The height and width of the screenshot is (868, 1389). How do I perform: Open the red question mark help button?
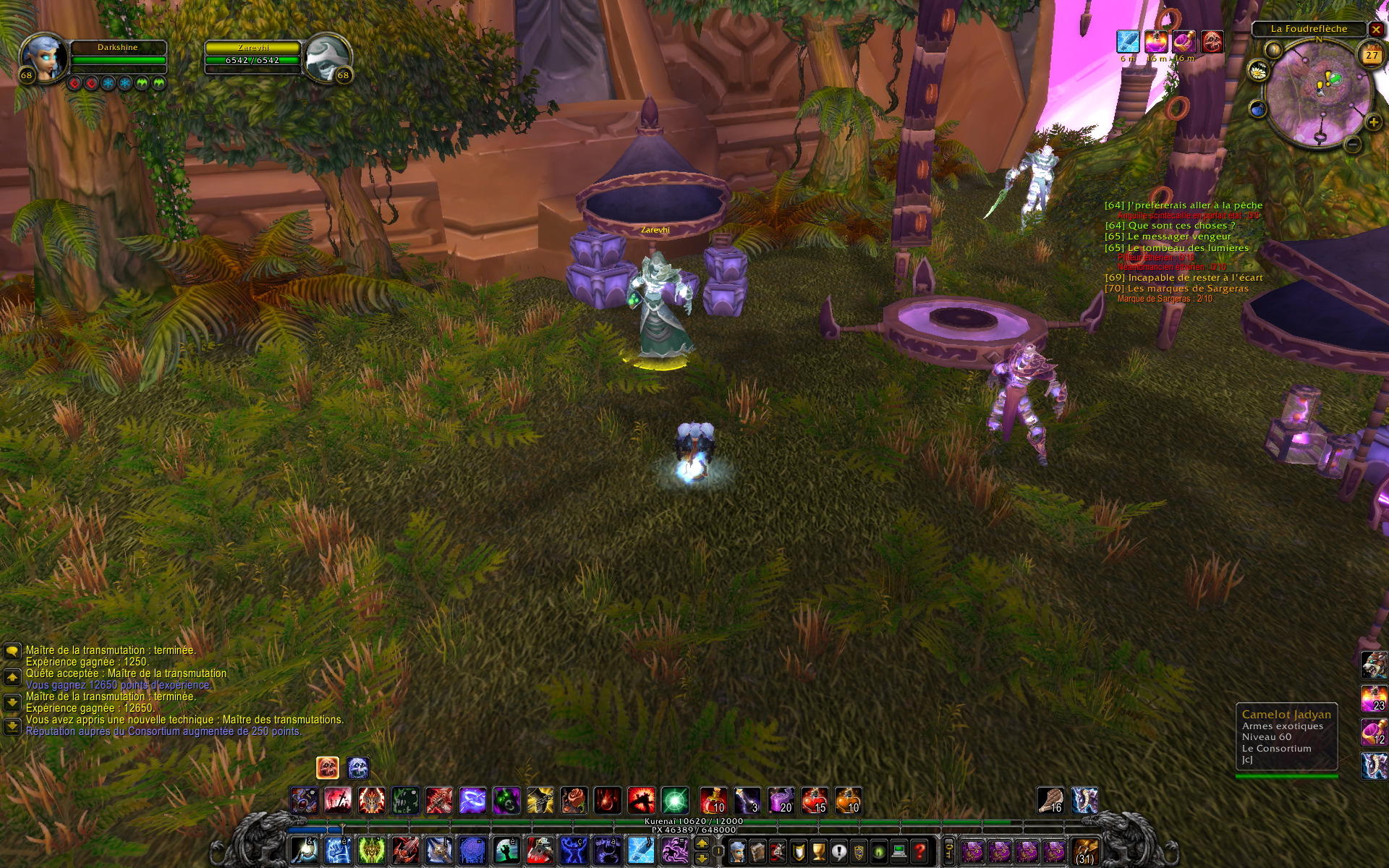(x=919, y=851)
